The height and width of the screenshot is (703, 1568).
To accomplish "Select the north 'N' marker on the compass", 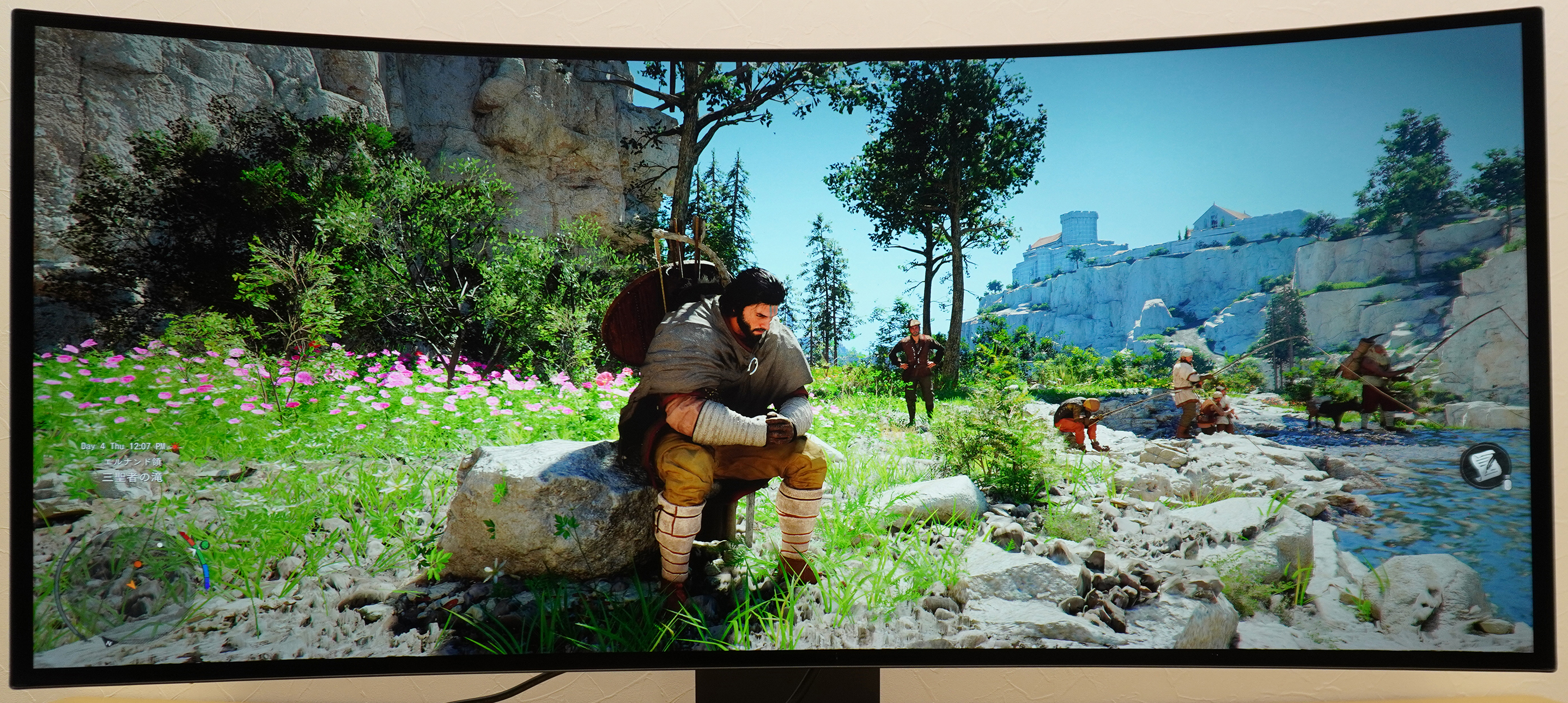I will (x=109, y=642).
